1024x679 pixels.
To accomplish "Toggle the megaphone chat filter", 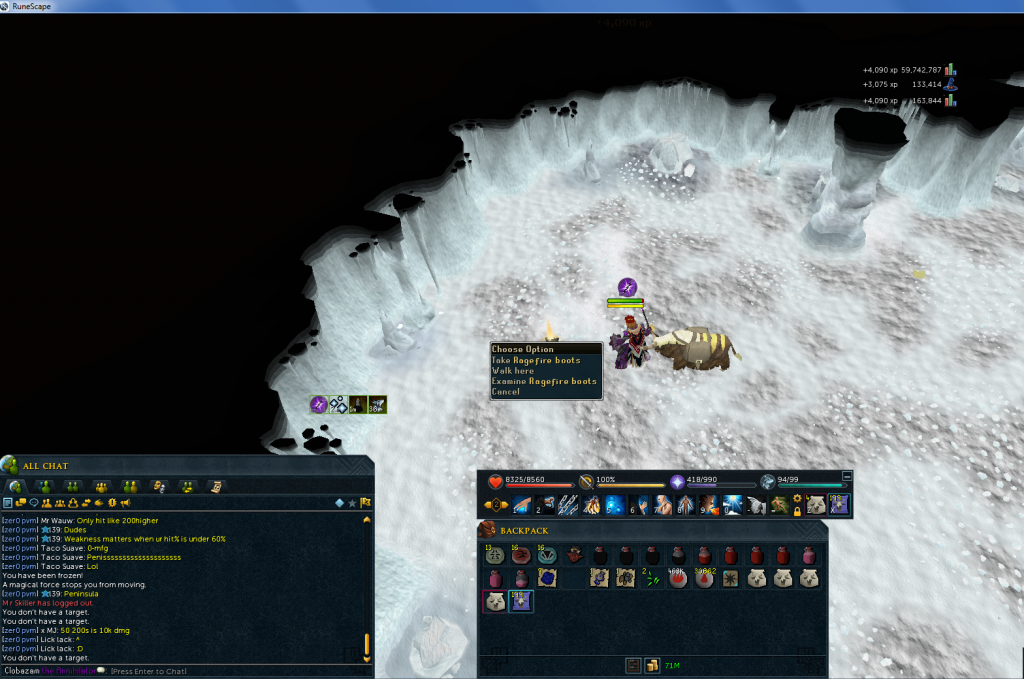I will point(126,502).
